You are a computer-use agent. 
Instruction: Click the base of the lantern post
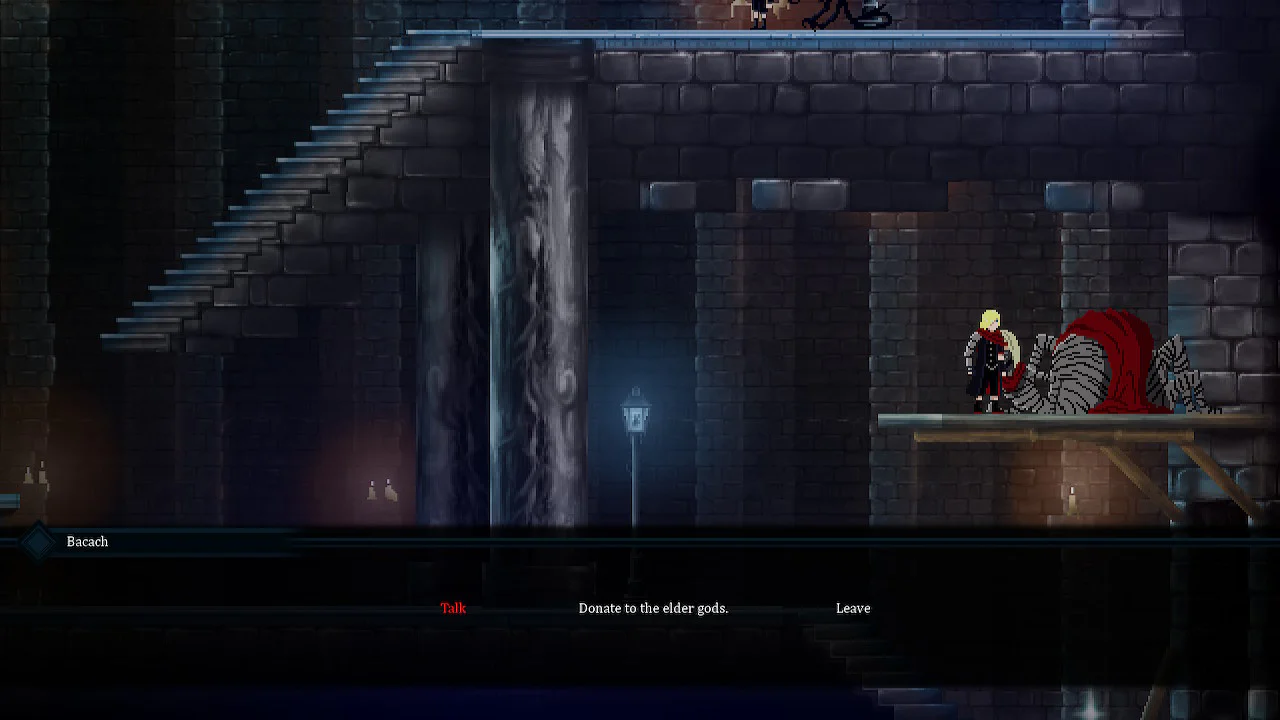[634, 520]
